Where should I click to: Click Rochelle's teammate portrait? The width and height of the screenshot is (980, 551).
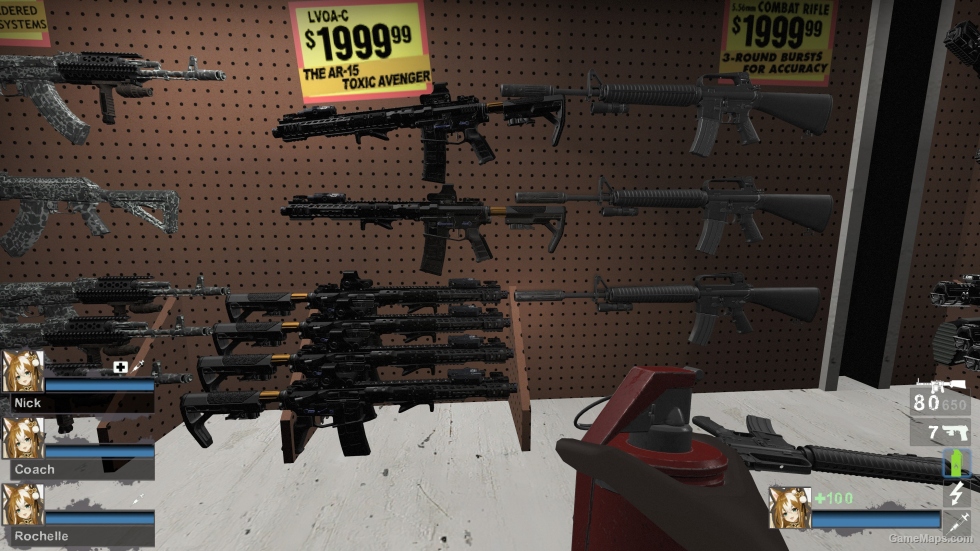point(21,505)
